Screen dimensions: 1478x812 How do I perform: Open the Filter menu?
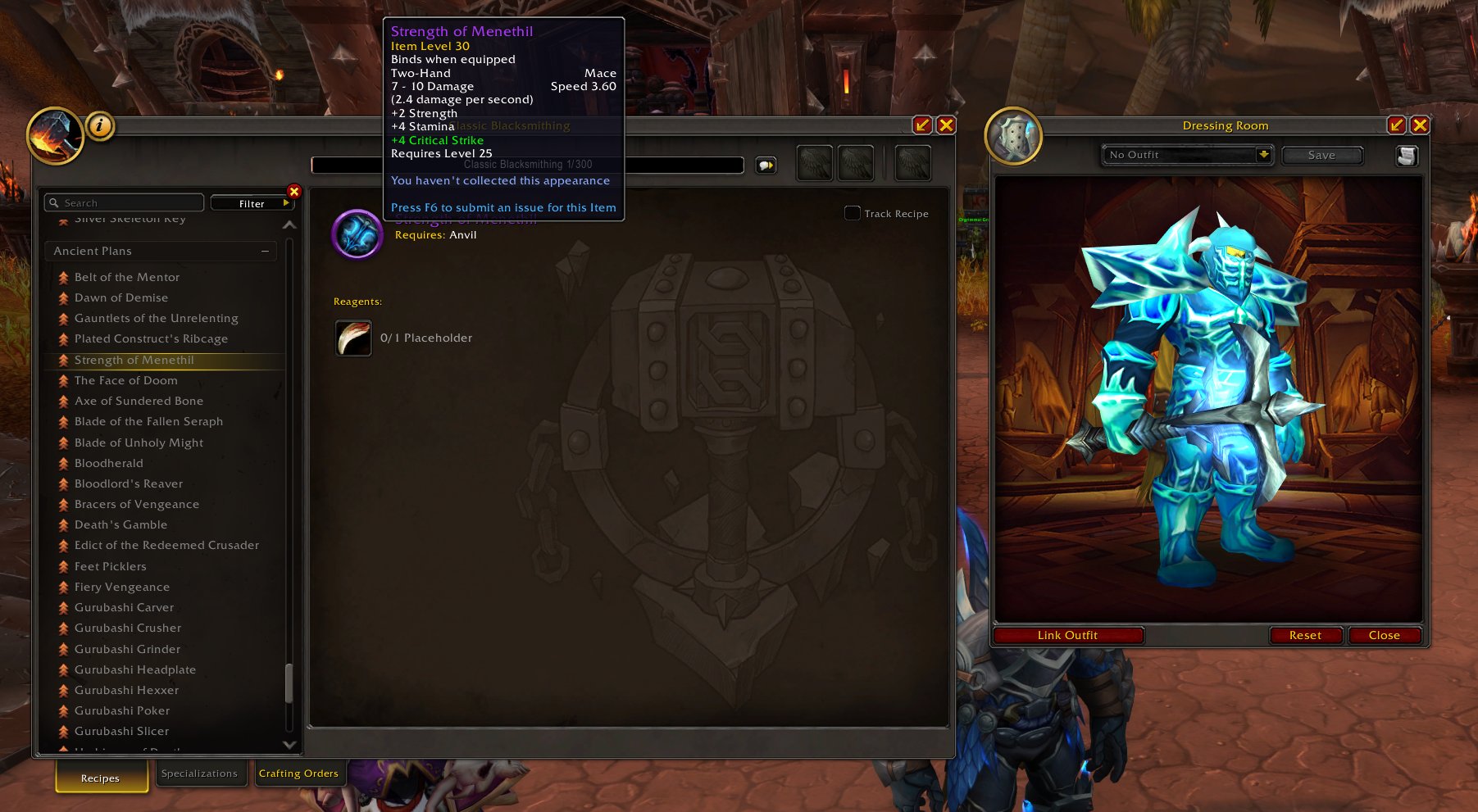click(x=251, y=202)
